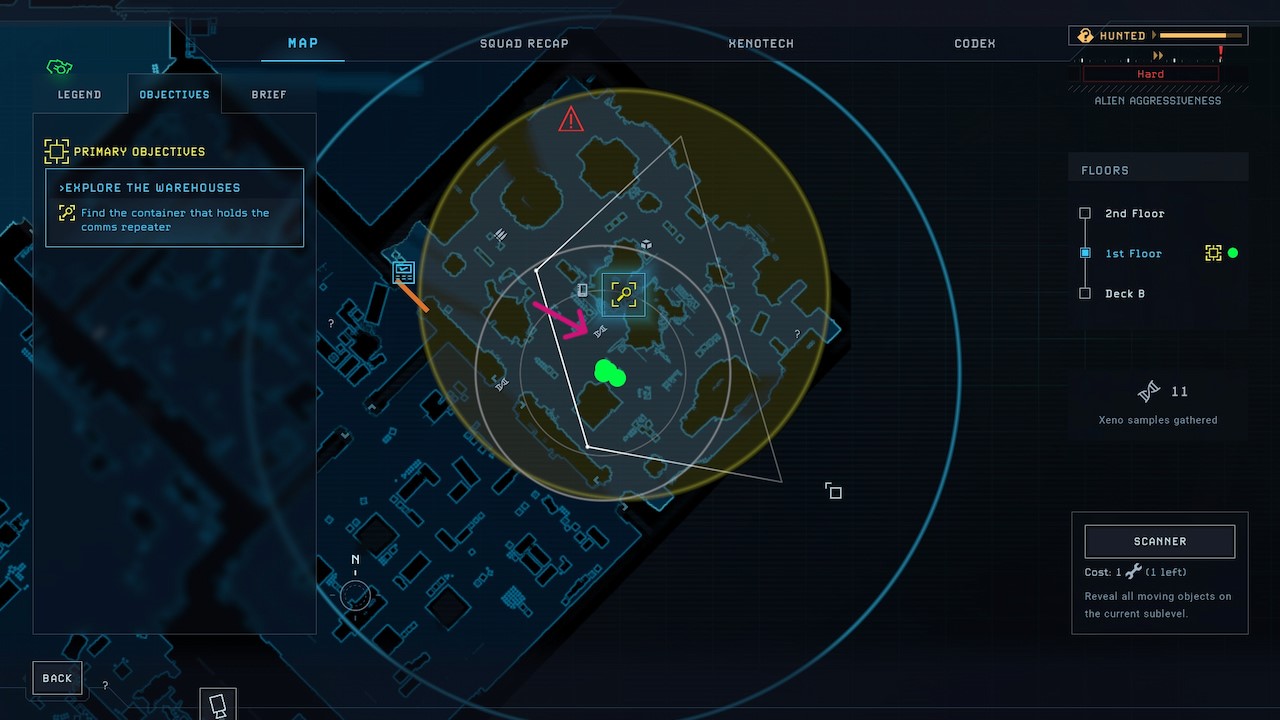This screenshot has height=720, width=1280.
Task: Click the objective marker beside 1st Floor
Action: click(1213, 253)
